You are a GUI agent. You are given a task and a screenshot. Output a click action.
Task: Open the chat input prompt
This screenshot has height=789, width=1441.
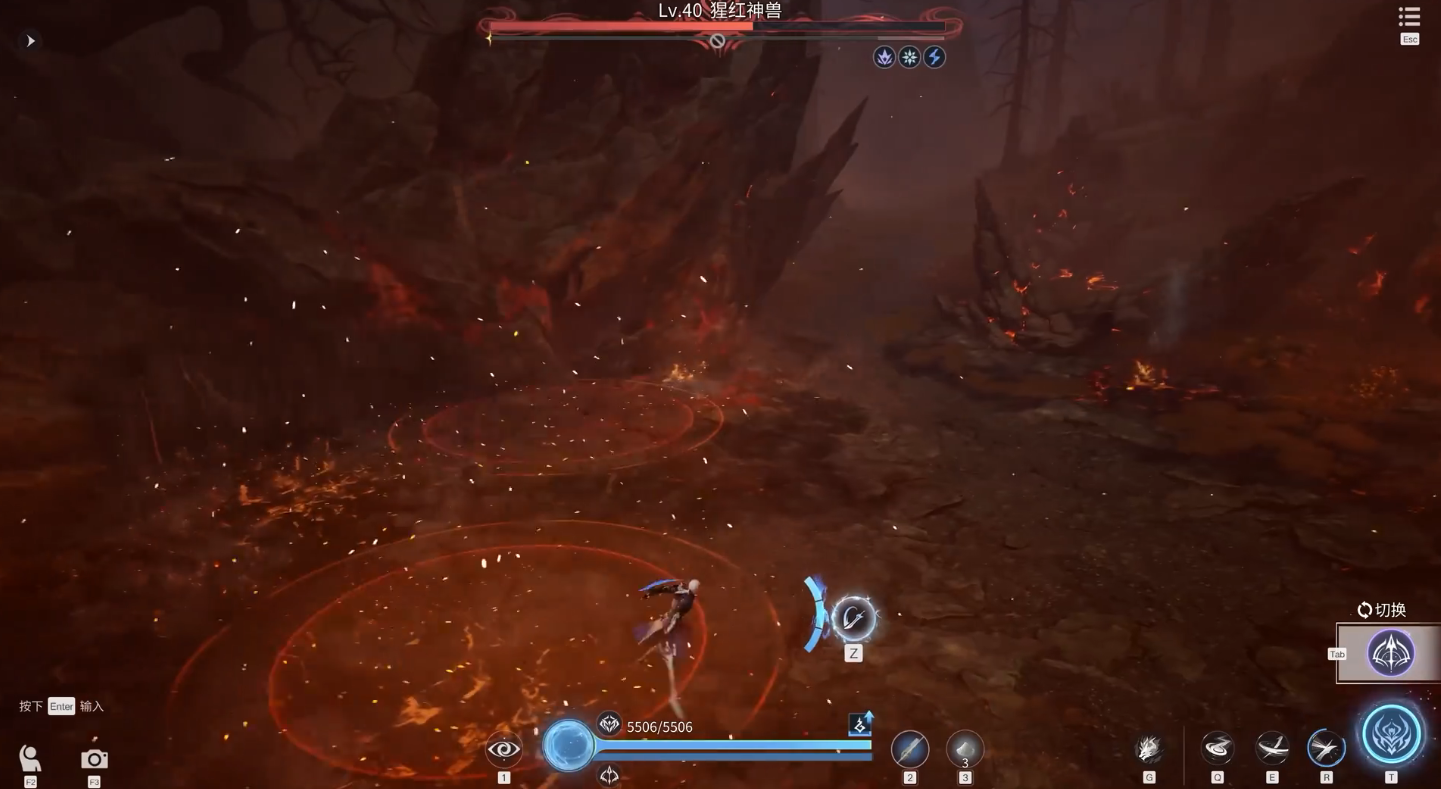61,706
